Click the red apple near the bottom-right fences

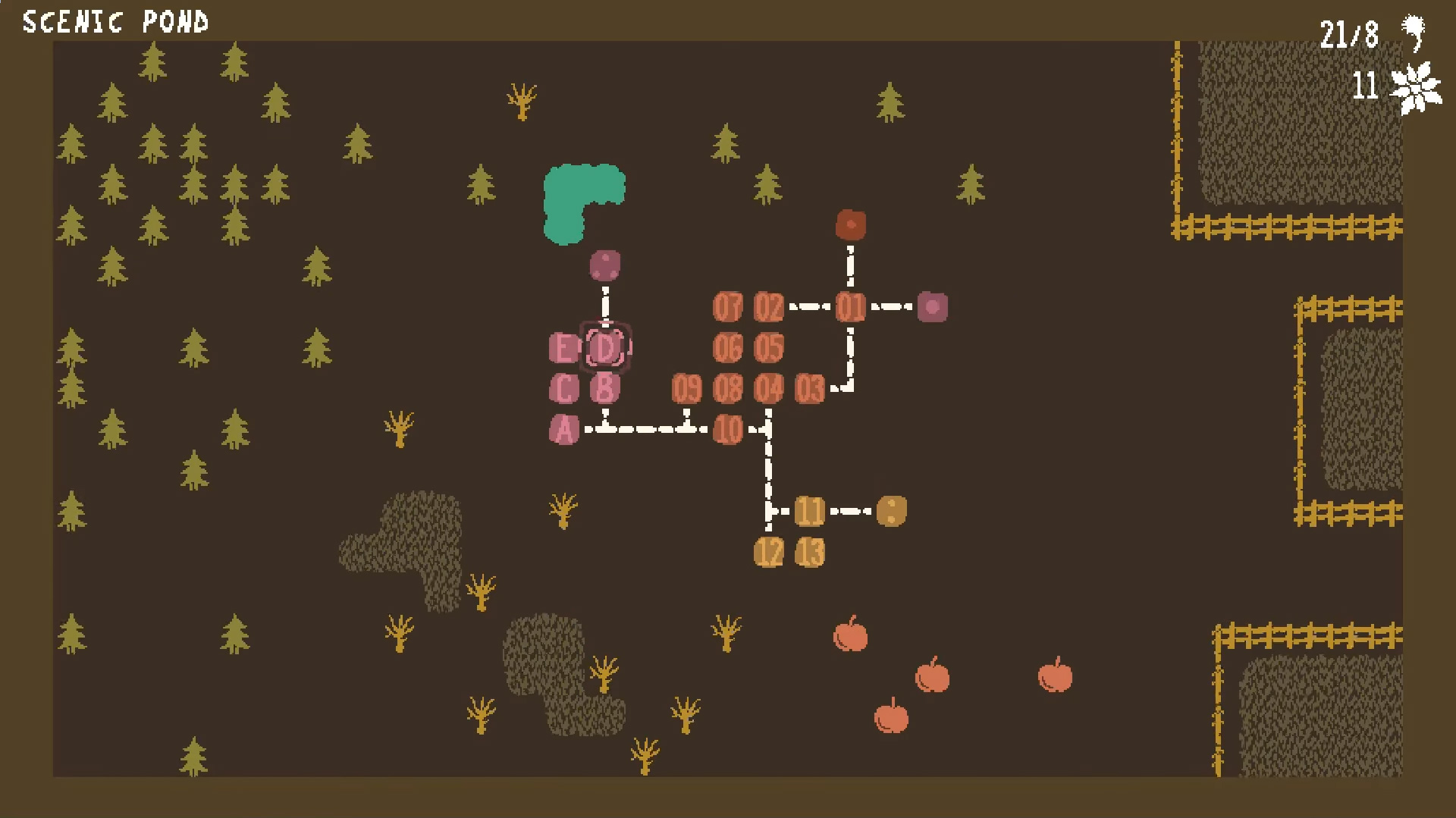click(934, 677)
